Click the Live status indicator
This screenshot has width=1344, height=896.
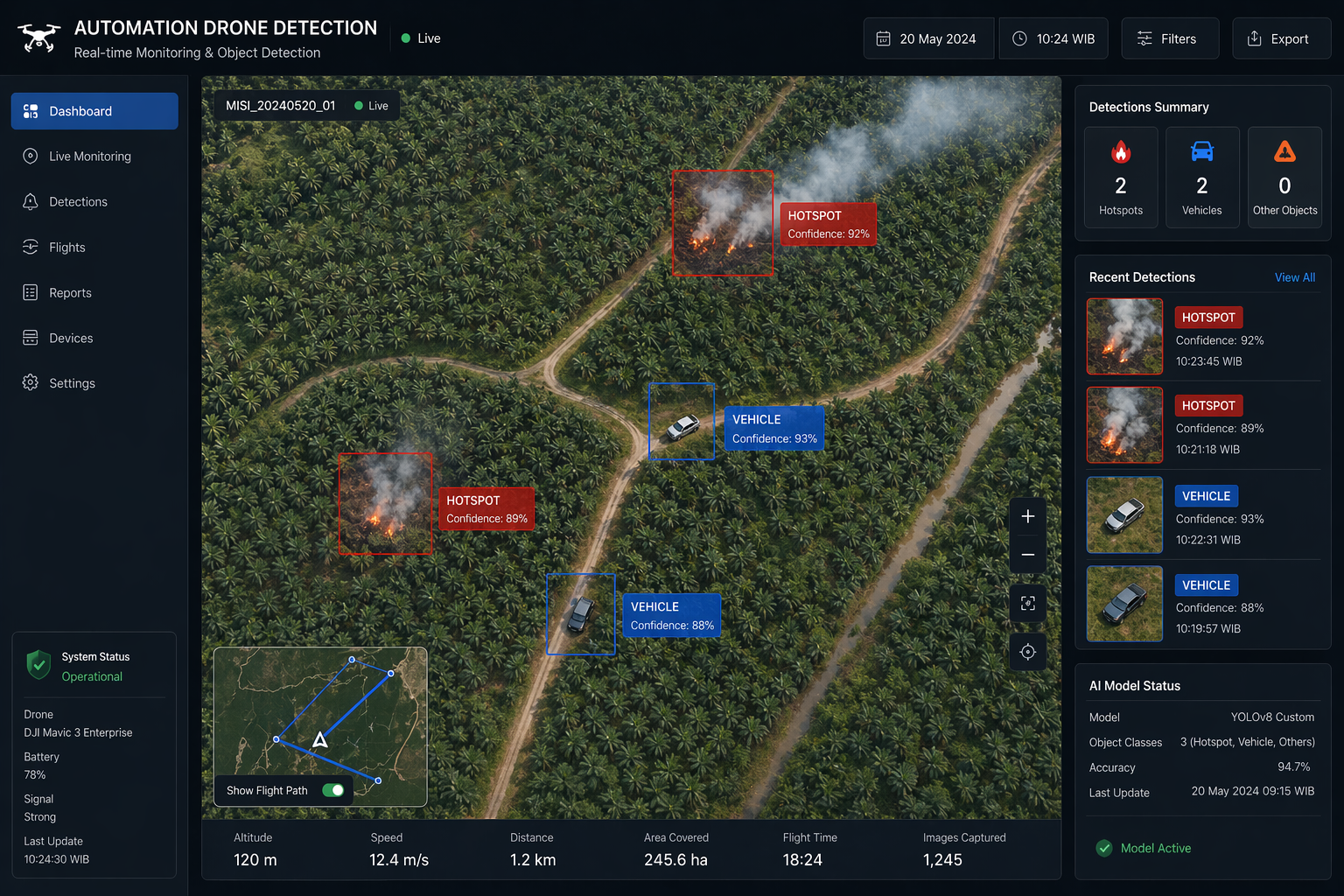point(419,38)
